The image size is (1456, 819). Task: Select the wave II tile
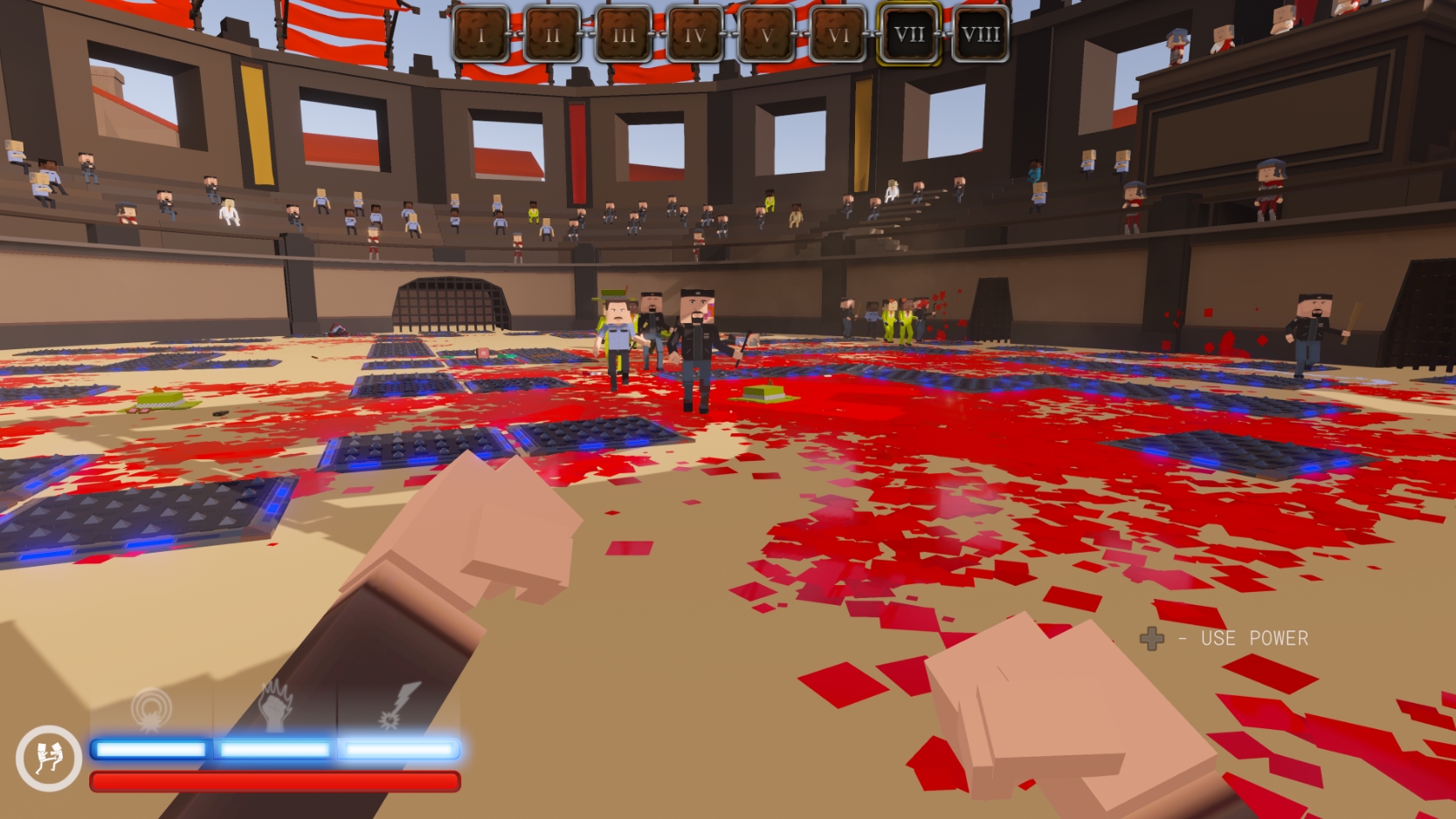pyautogui.click(x=552, y=35)
